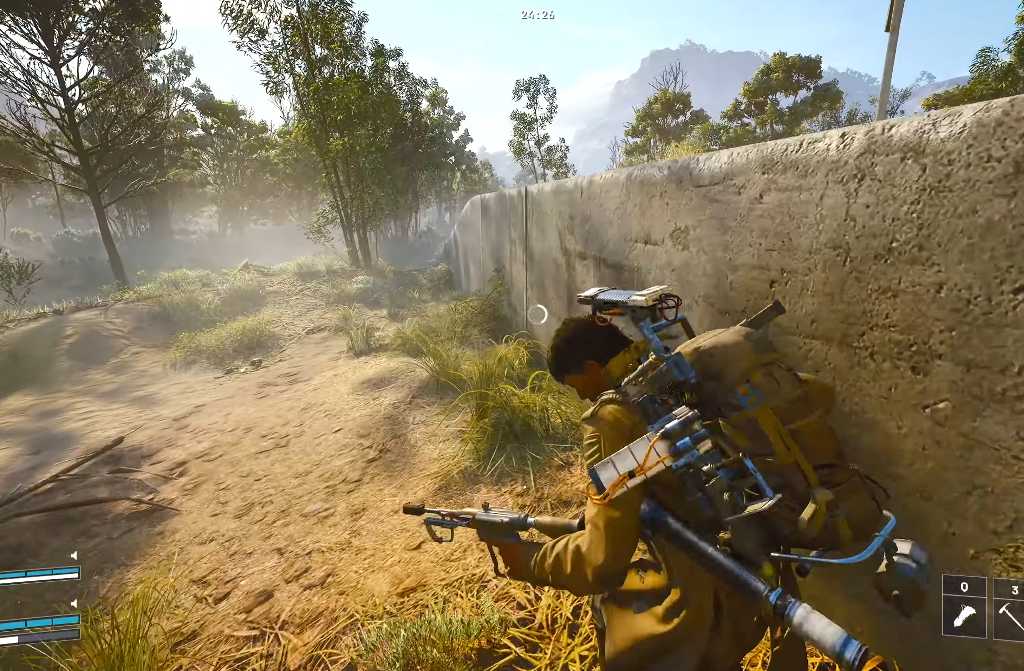The height and width of the screenshot is (671, 1024).
Task: Select the bandage item slot showing 0
Action: [x=964, y=606]
